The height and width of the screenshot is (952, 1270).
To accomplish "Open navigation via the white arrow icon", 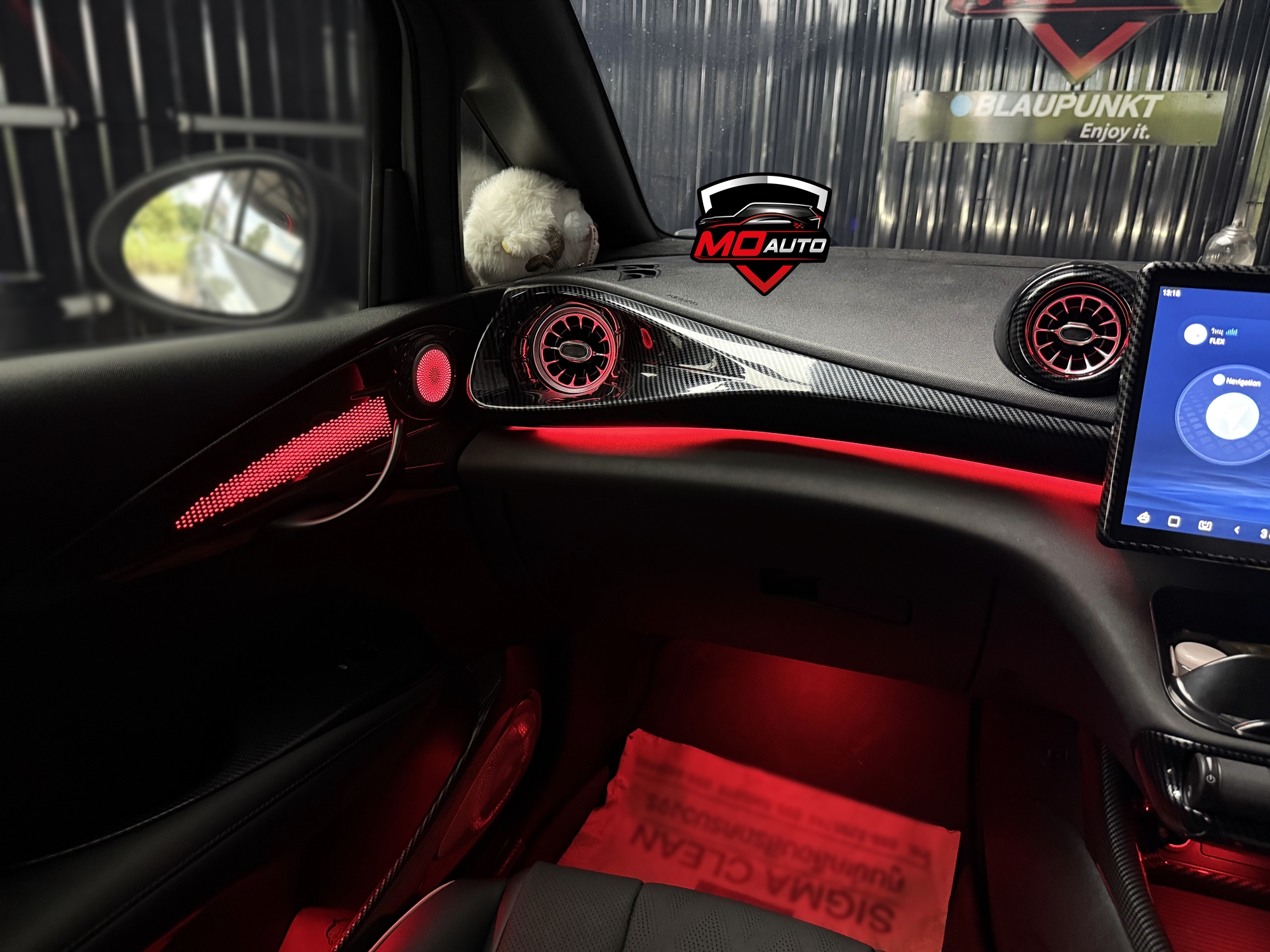I will 1233,415.
